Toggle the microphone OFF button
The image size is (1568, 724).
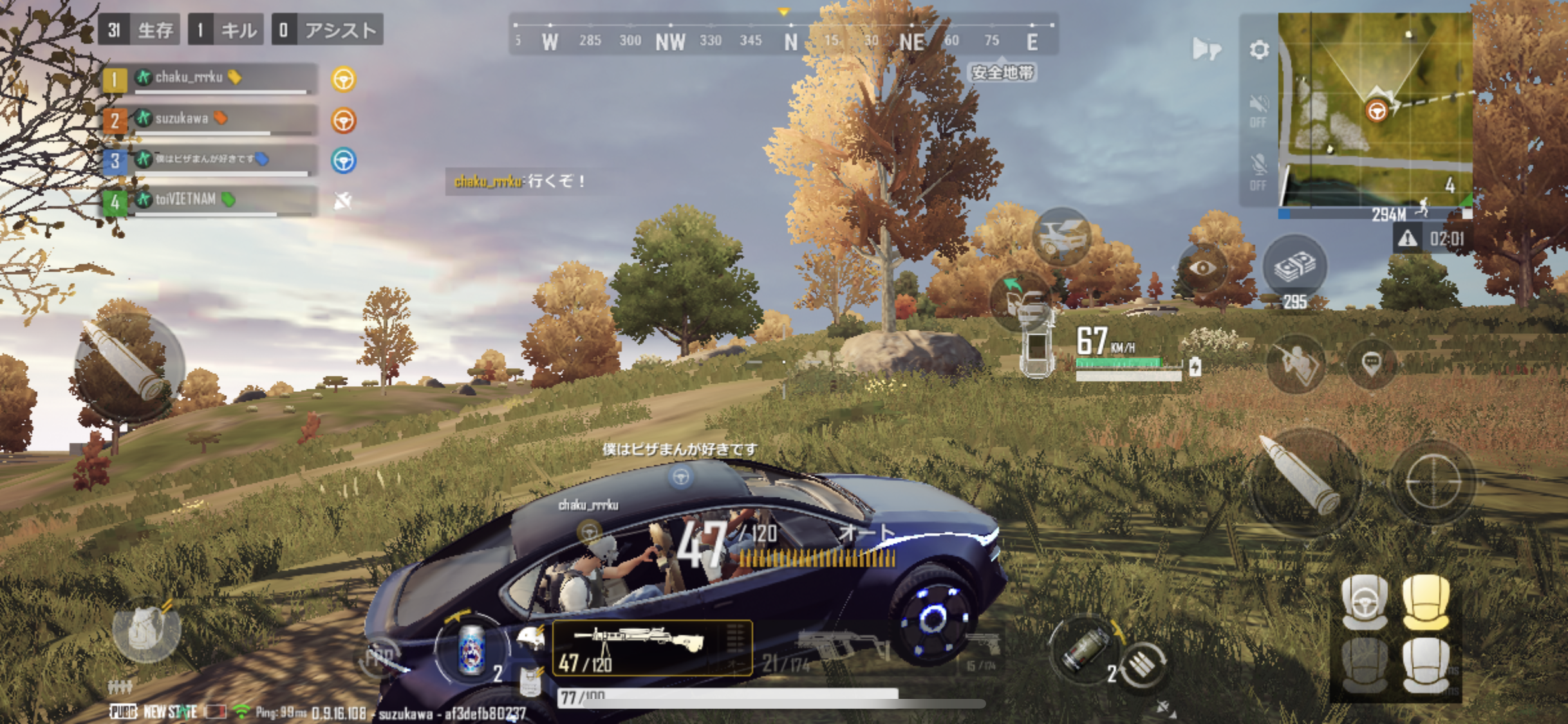coord(1258,172)
